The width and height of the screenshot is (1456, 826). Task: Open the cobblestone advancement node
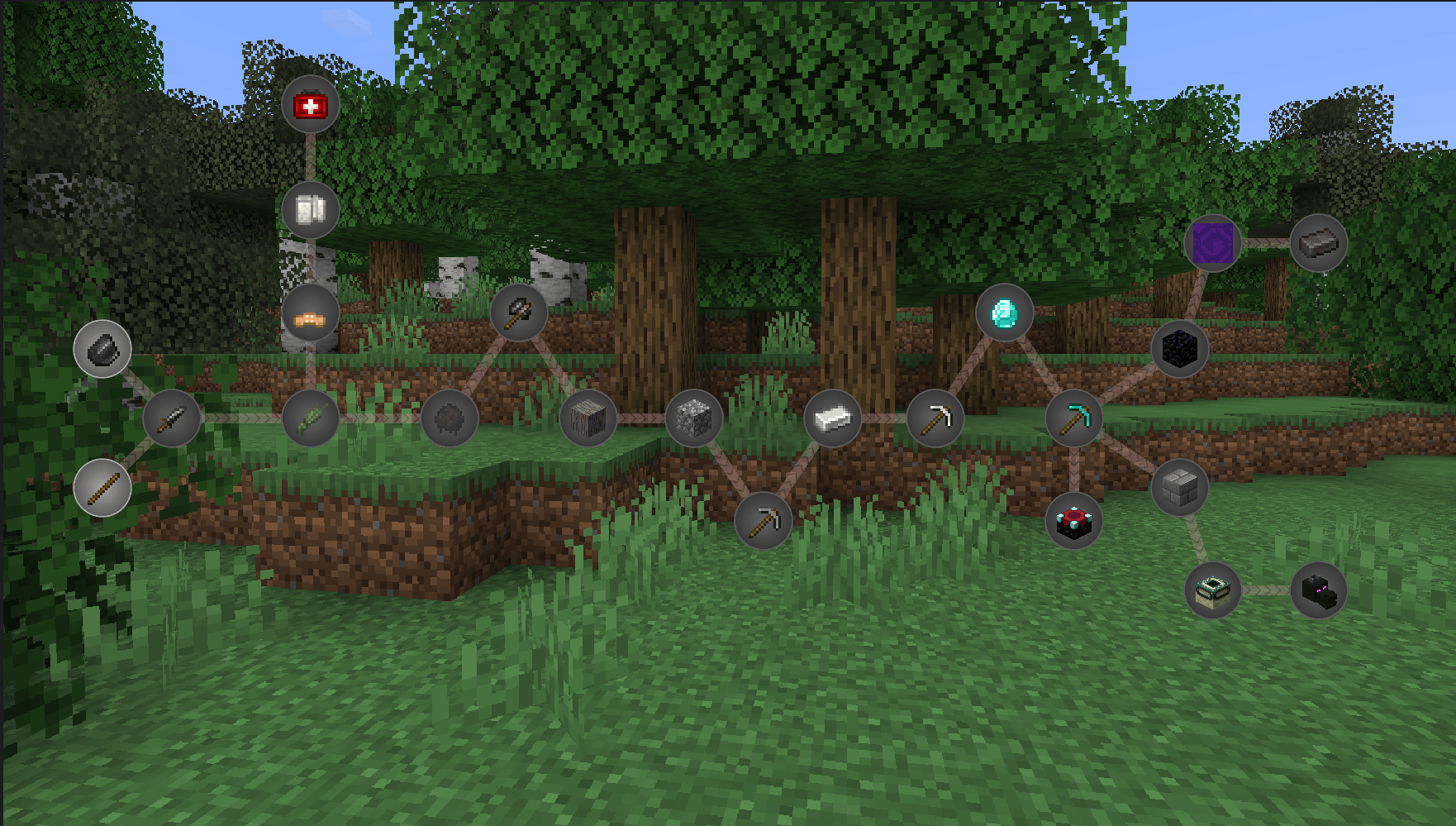(x=694, y=419)
